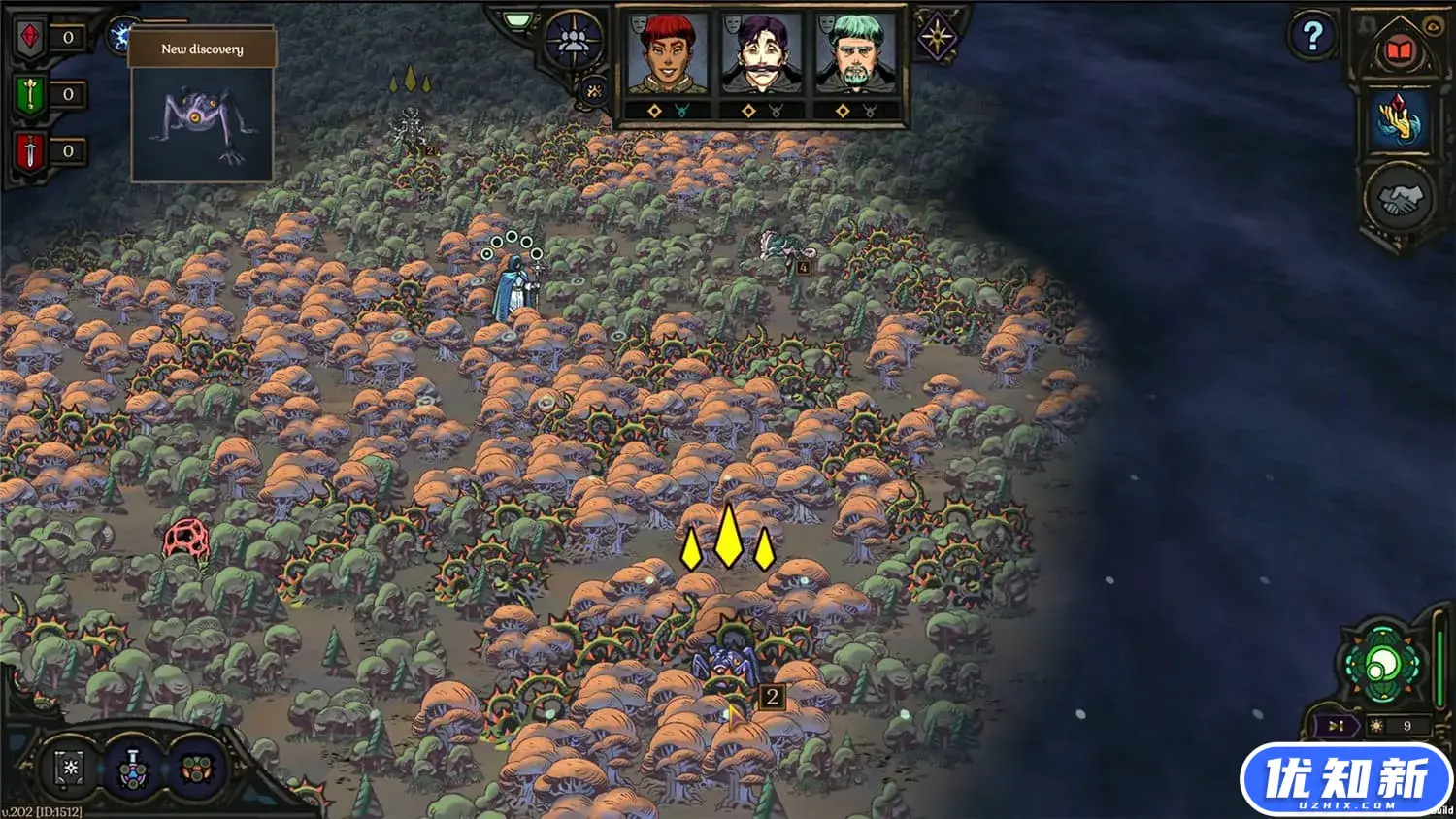
Task: Click the red shield sword resource icon
Action: (30, 150)
